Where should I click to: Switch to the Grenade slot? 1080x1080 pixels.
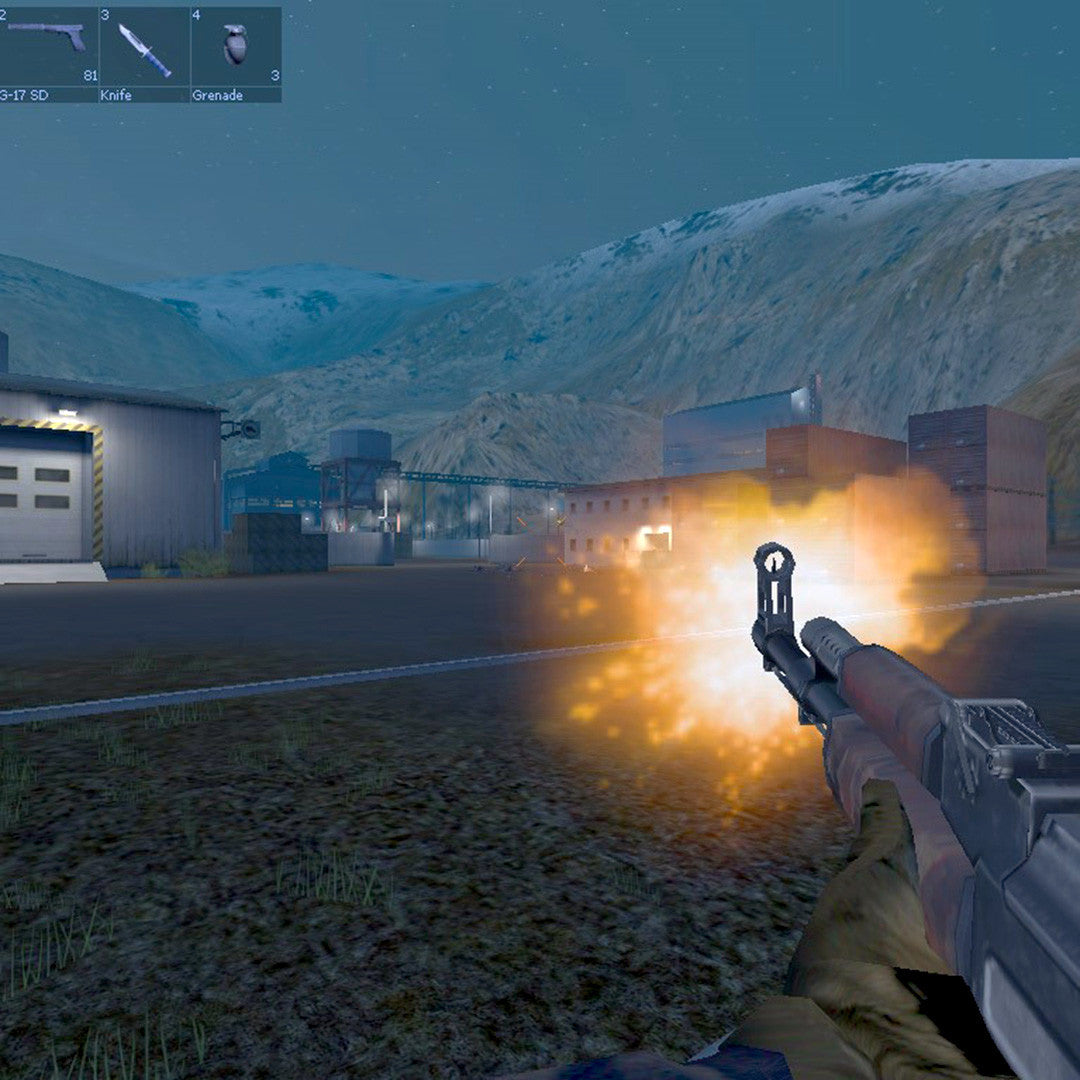(236, 53)
